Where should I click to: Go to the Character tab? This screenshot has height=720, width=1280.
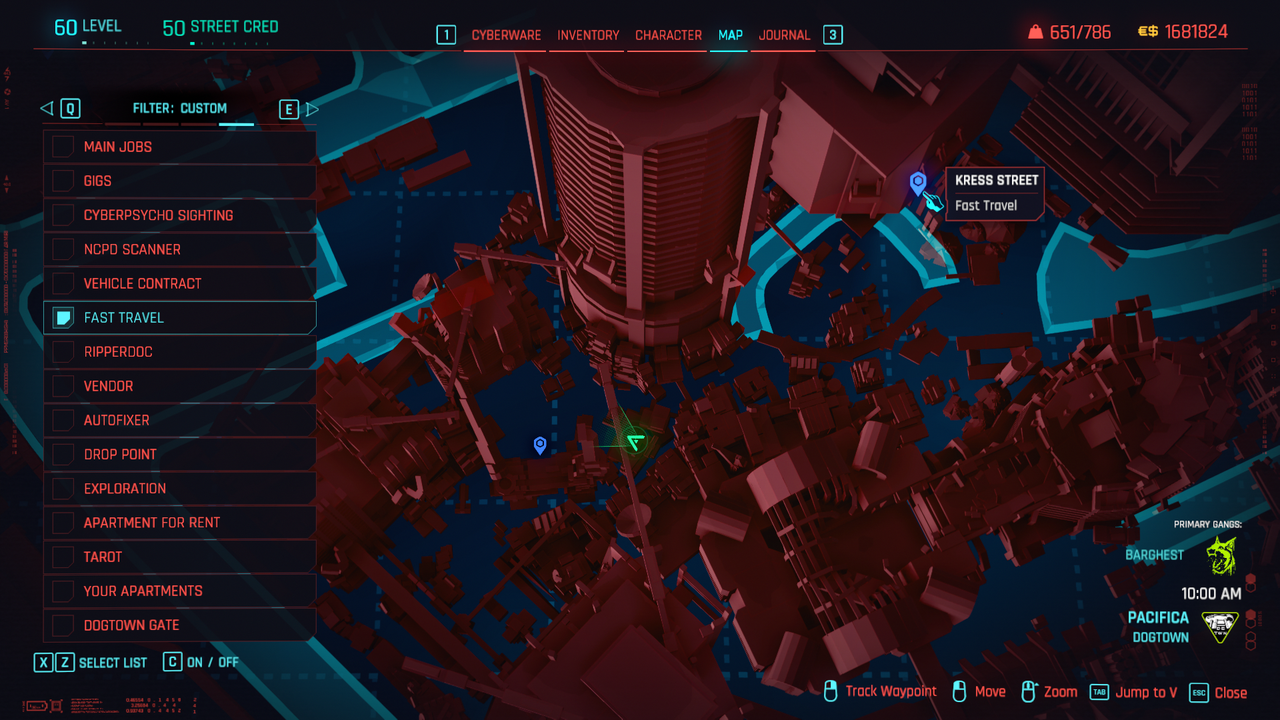pos(668,35)
